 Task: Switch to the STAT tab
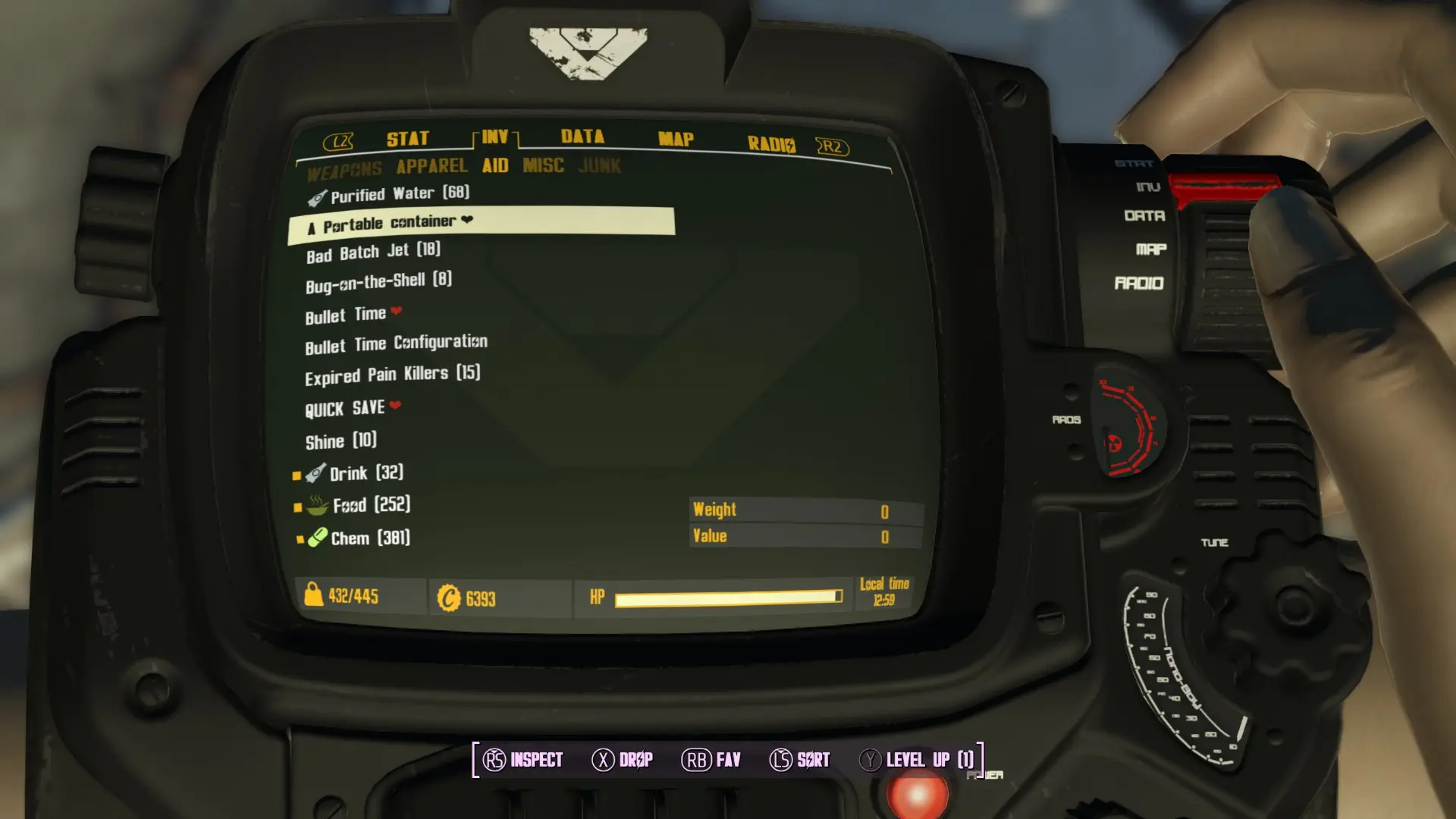point(407,139)
